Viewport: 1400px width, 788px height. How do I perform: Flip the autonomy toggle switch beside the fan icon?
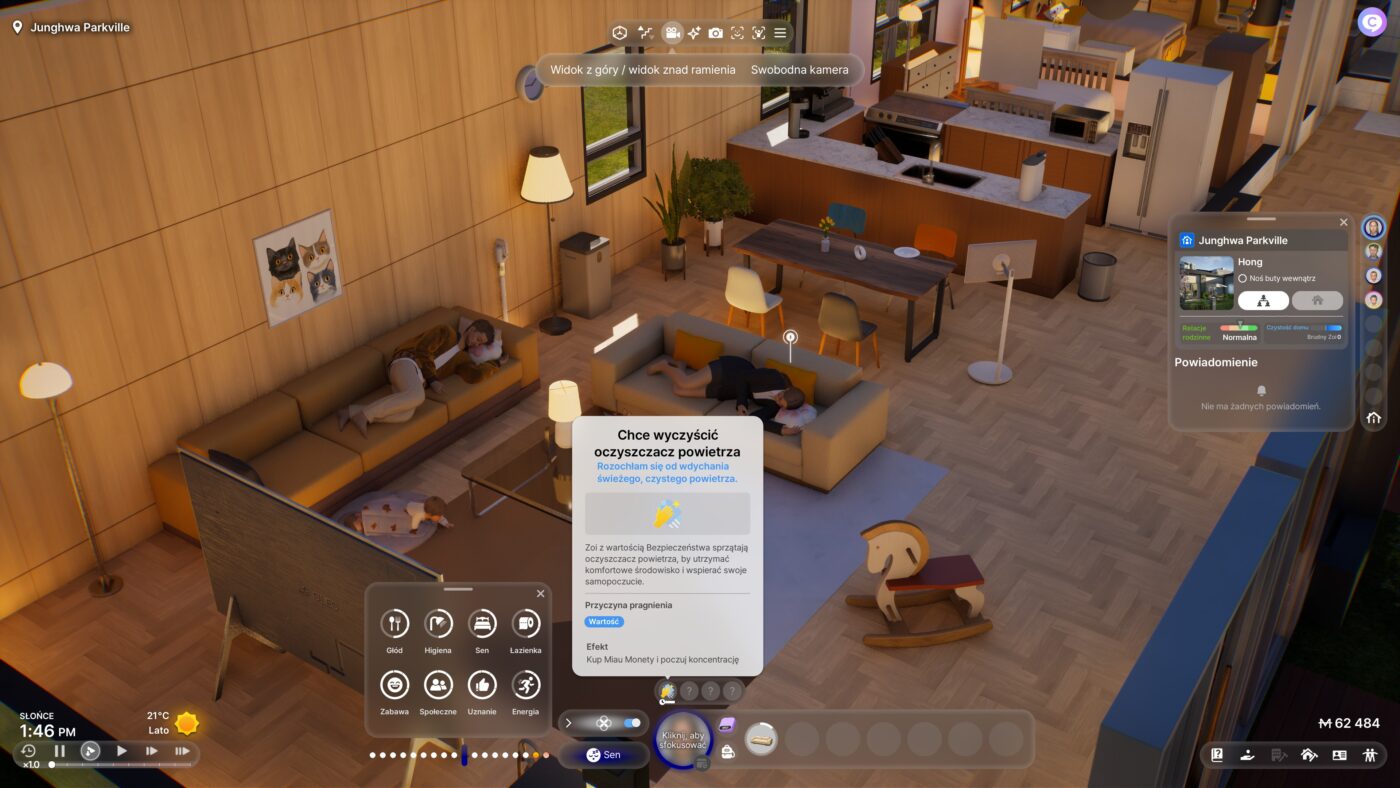631,723
